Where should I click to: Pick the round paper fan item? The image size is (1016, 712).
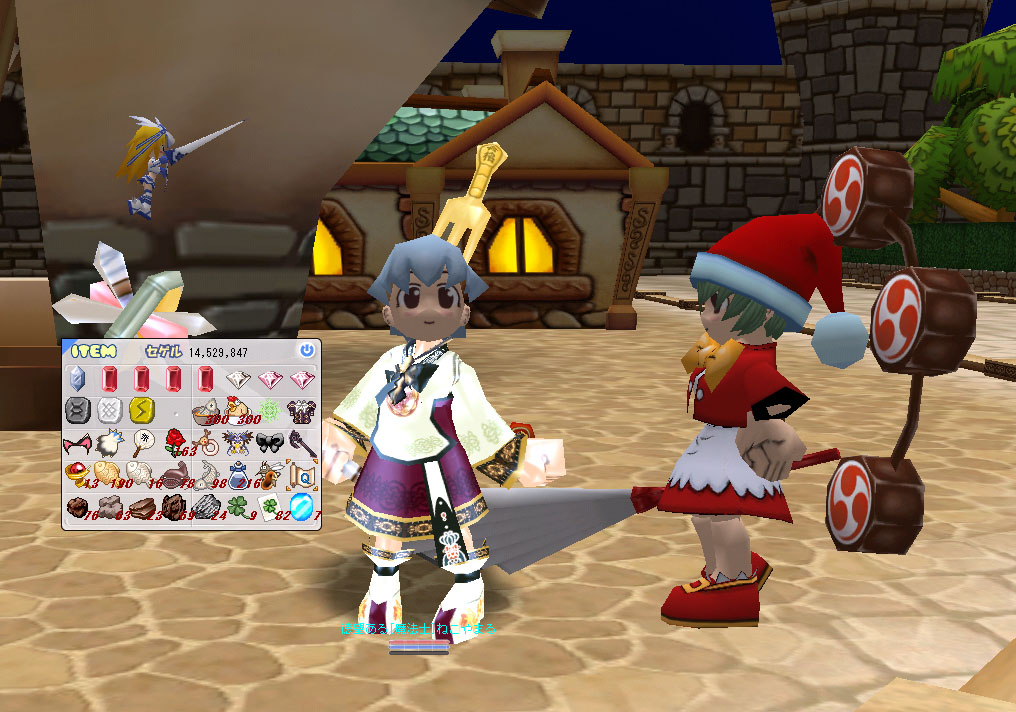pyautogui.click(x=141, y=442)
